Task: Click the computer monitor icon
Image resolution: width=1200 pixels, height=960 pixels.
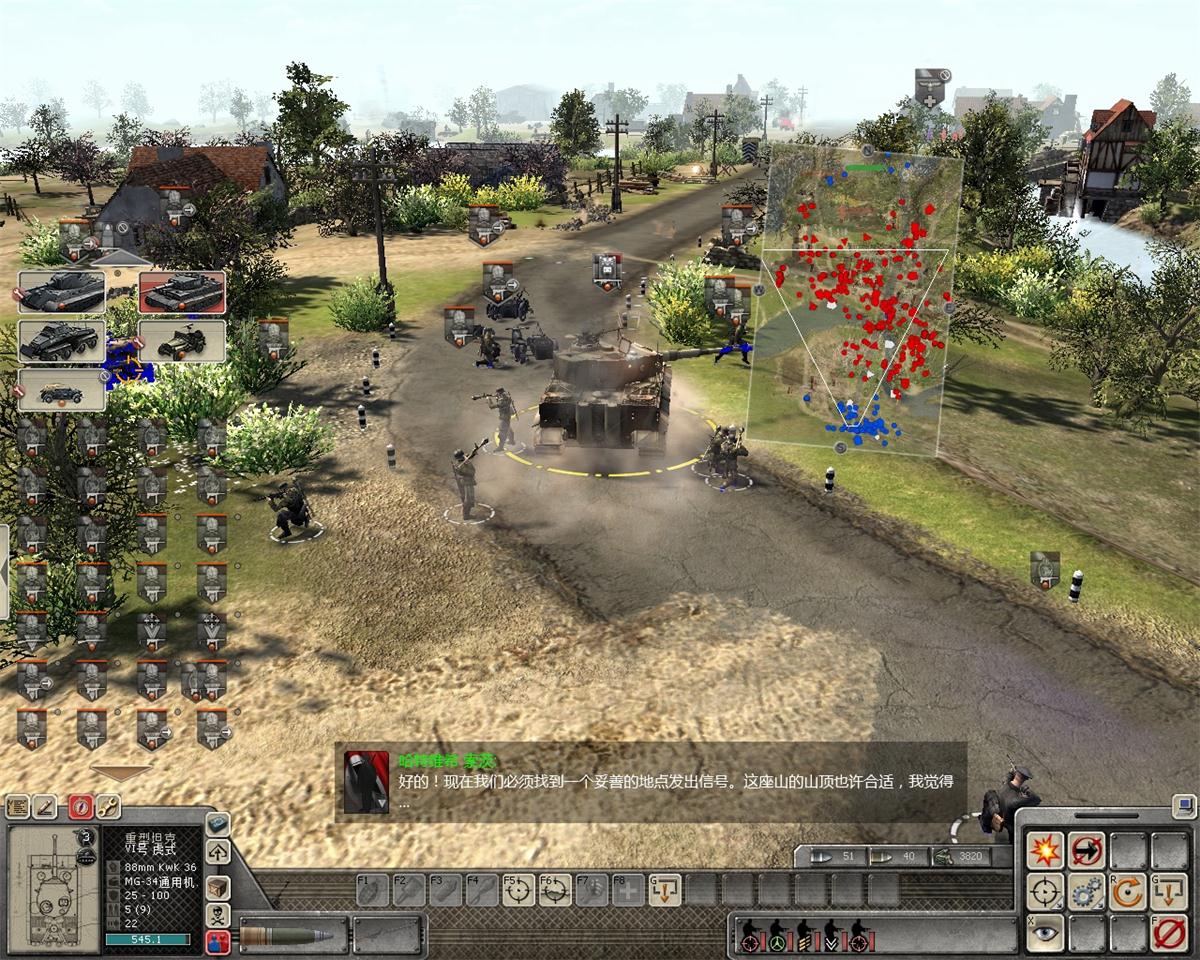Action: click(x=1185, y=804)
